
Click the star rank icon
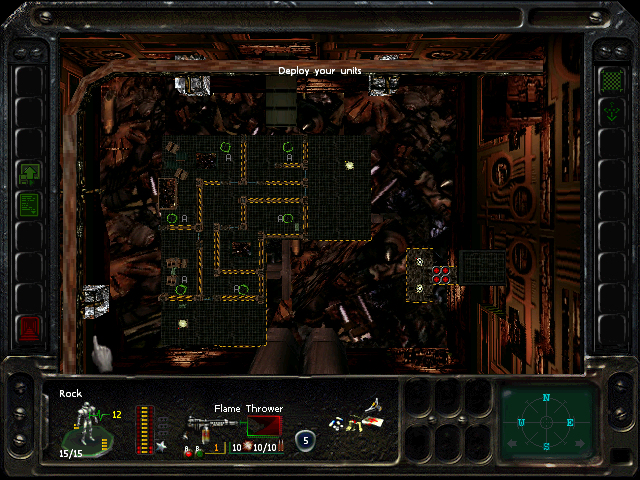click(161, 446)
